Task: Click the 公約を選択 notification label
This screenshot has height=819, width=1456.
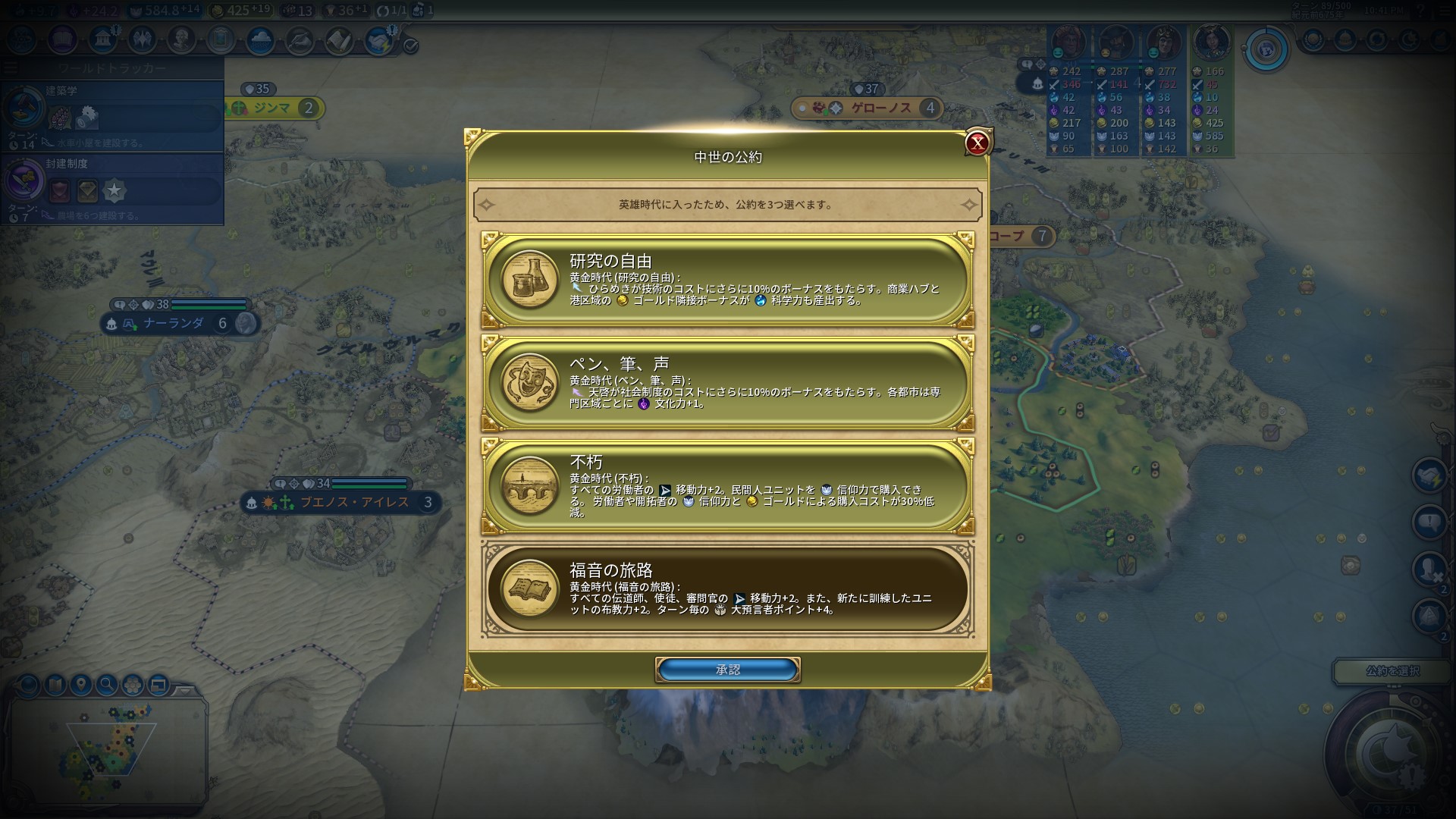Action: point(1392,671)
